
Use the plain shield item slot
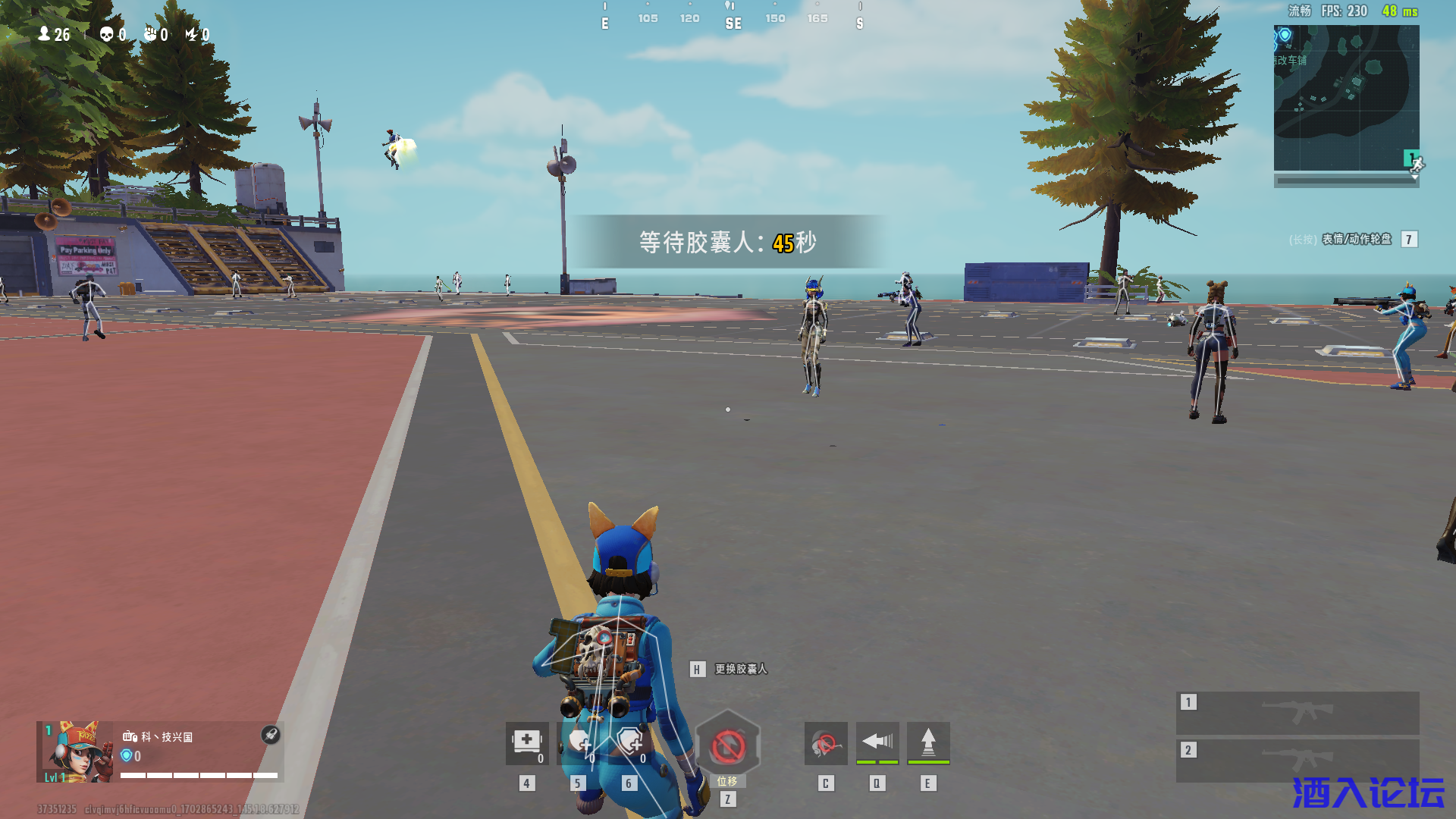pyautogui.click(x=579, y=743)
